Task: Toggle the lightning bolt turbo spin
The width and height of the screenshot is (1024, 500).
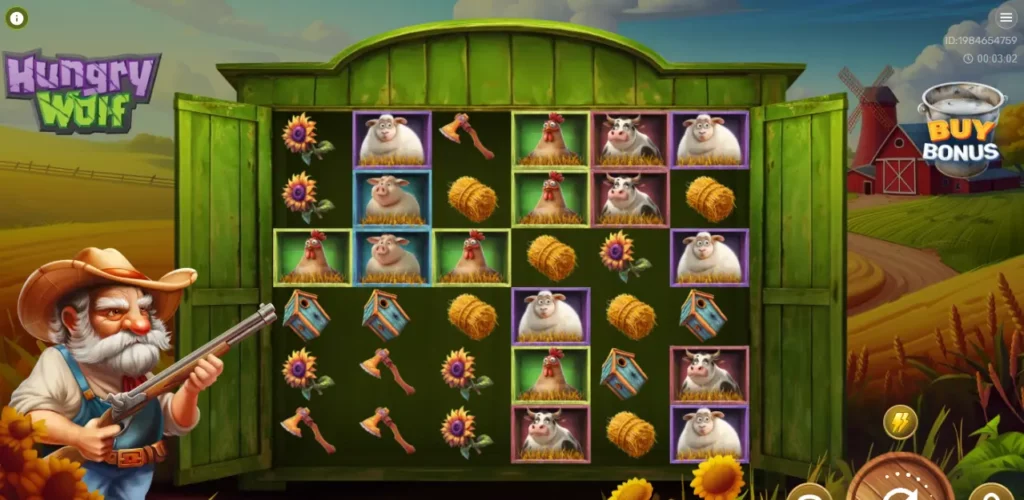Action: [900, 422]
